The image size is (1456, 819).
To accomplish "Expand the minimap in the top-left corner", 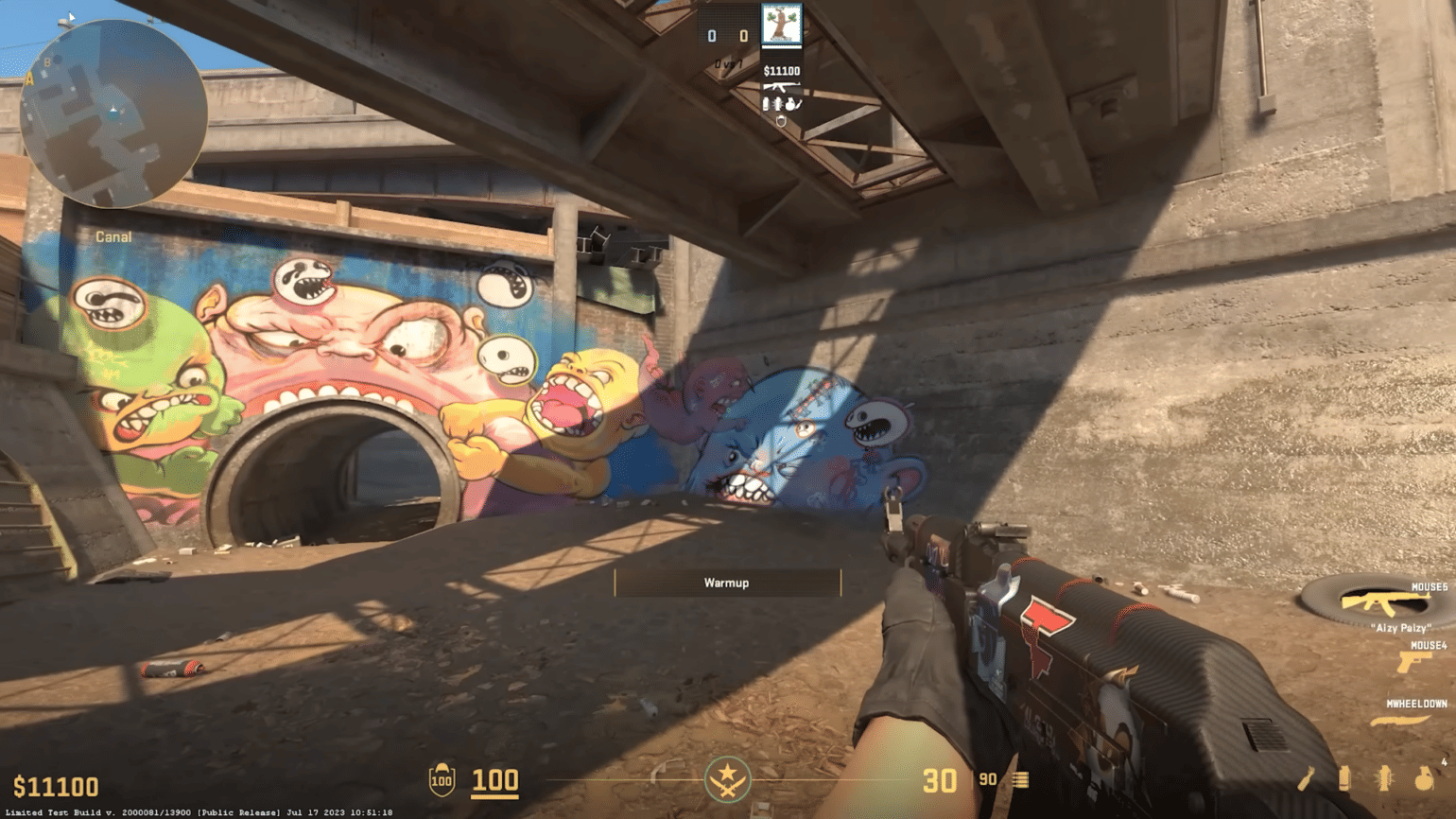I will (112, 113).
